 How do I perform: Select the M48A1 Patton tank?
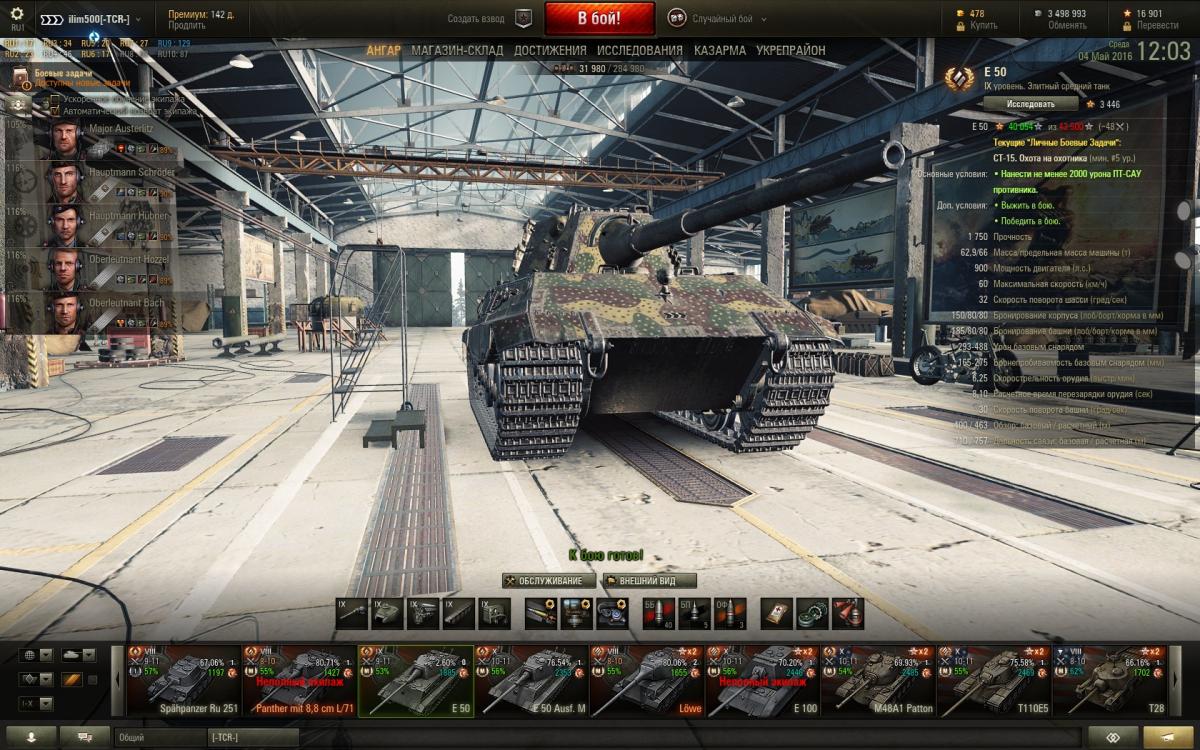click(877, 680)
